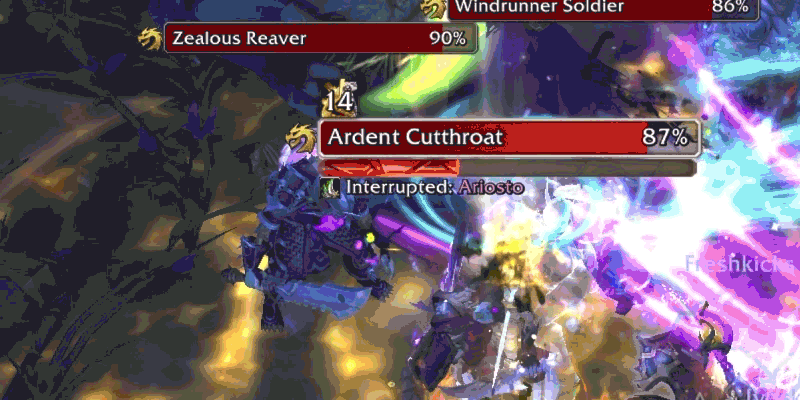The height and width of the screenshot is (400, 800).
Task: Select the Zealous Reaver nameplate
Action: (320, 39)
